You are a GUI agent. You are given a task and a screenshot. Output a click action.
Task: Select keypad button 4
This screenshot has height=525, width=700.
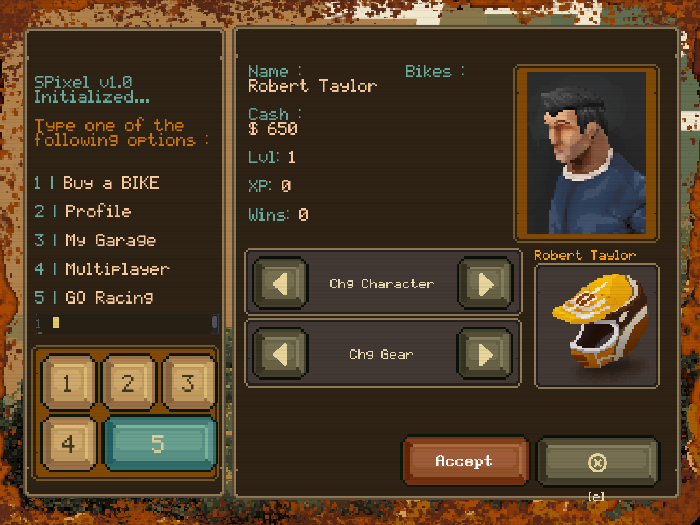click(x=68, y=442)
